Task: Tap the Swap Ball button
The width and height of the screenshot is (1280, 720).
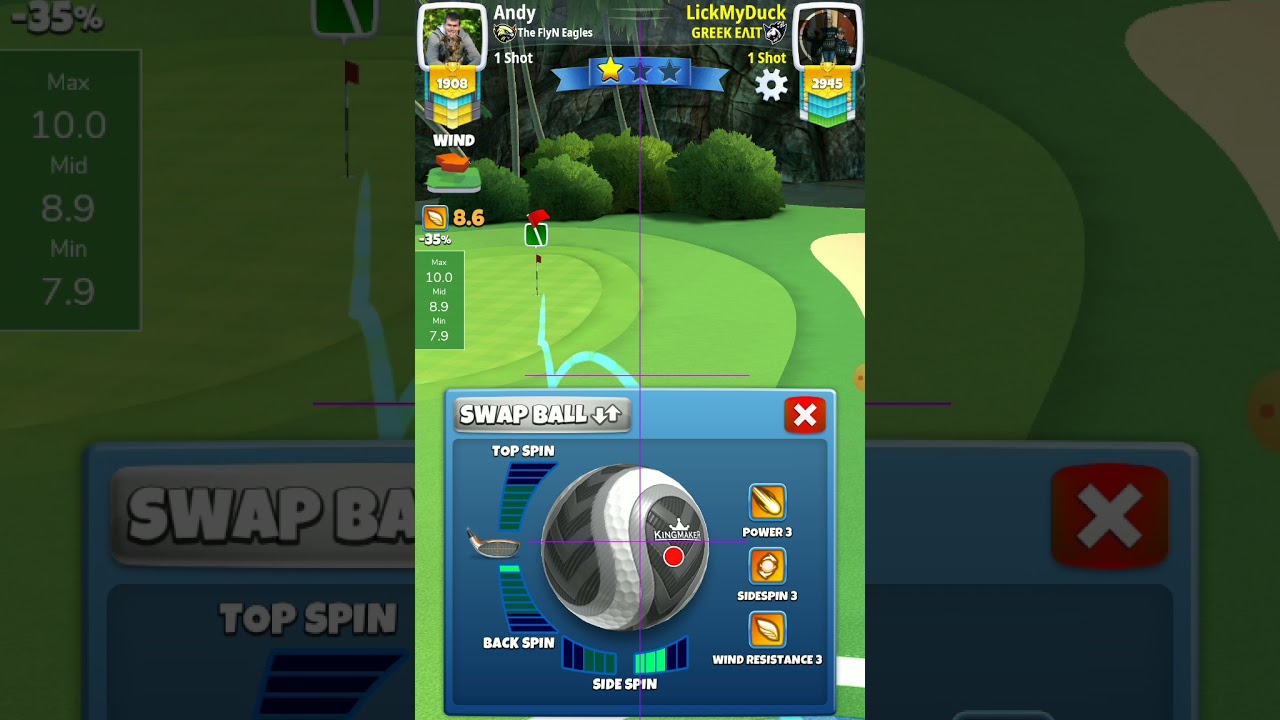Action: (x=542, y=415)
